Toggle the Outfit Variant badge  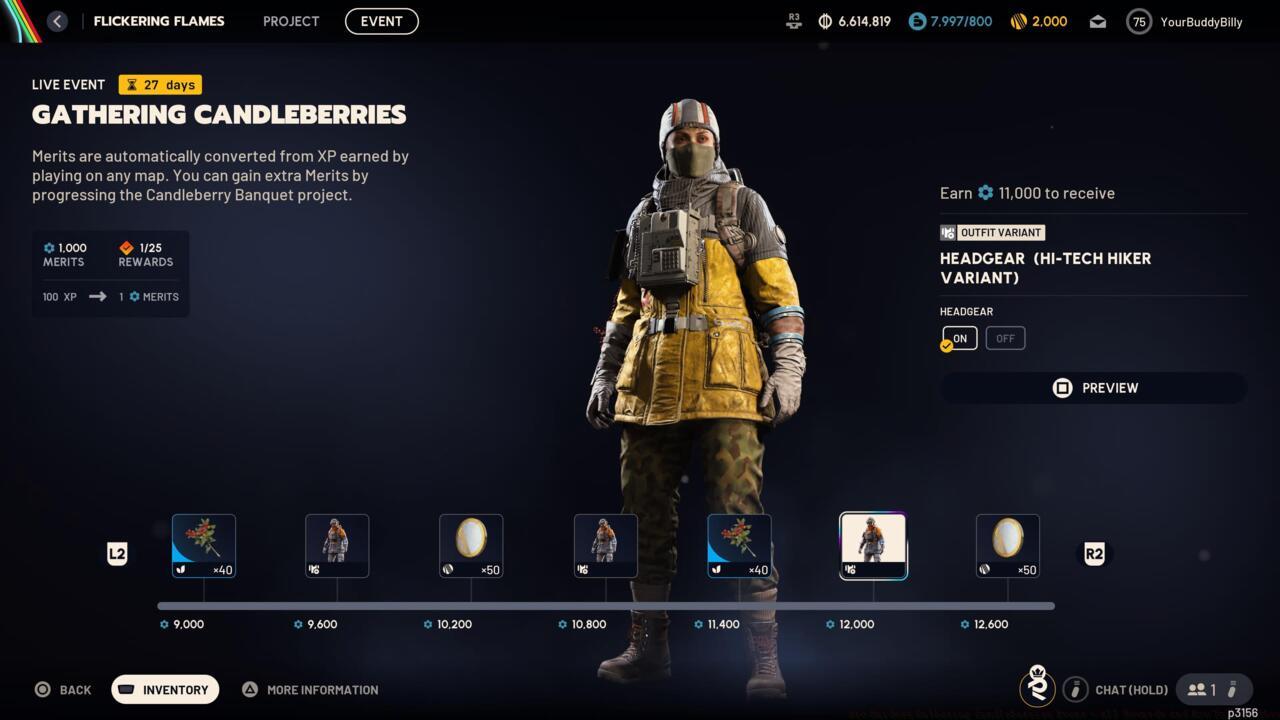pyautogui.click(x=992, y=232)
